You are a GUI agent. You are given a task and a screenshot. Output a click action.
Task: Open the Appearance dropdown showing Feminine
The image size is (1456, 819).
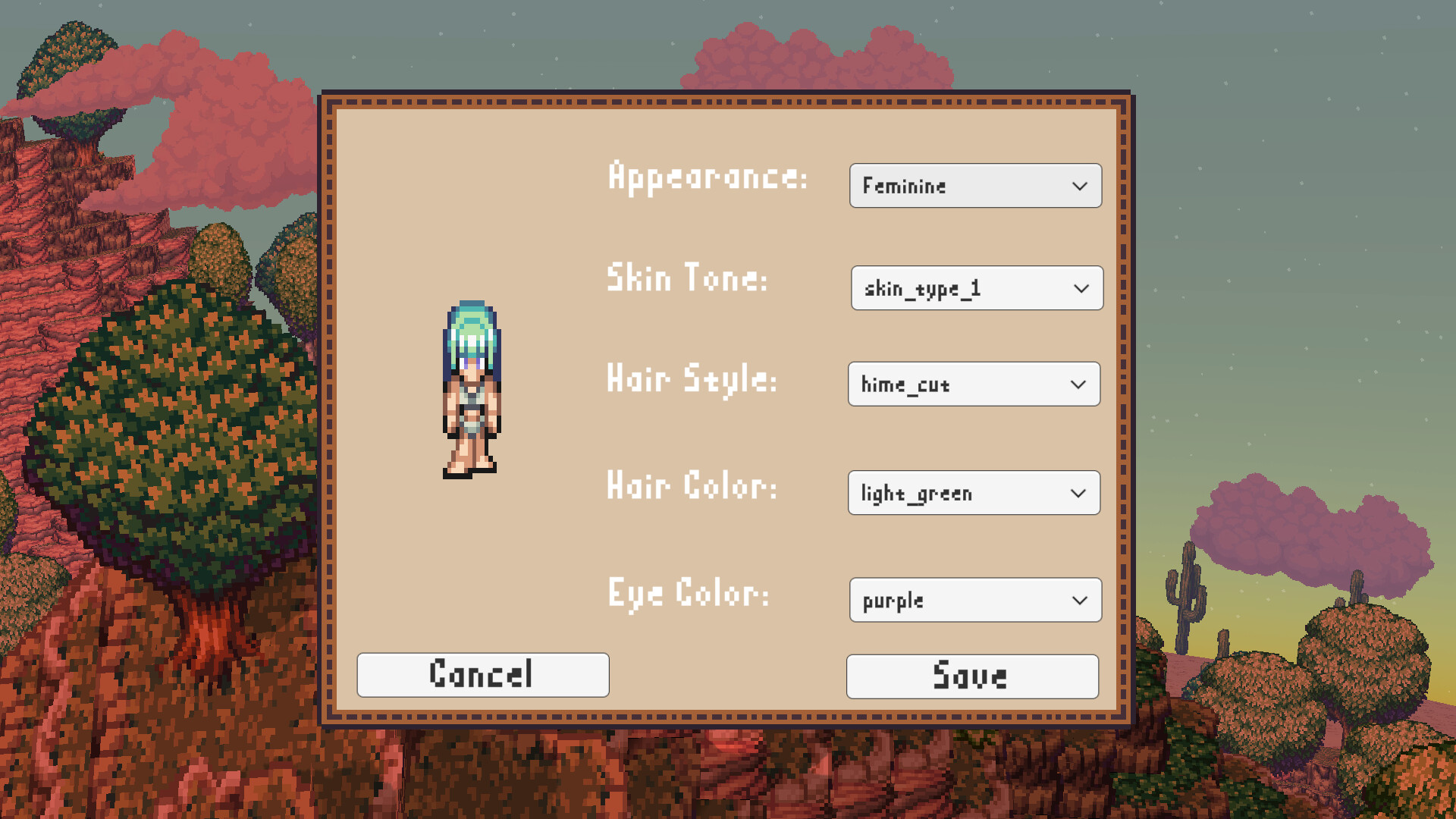point(975,186)
